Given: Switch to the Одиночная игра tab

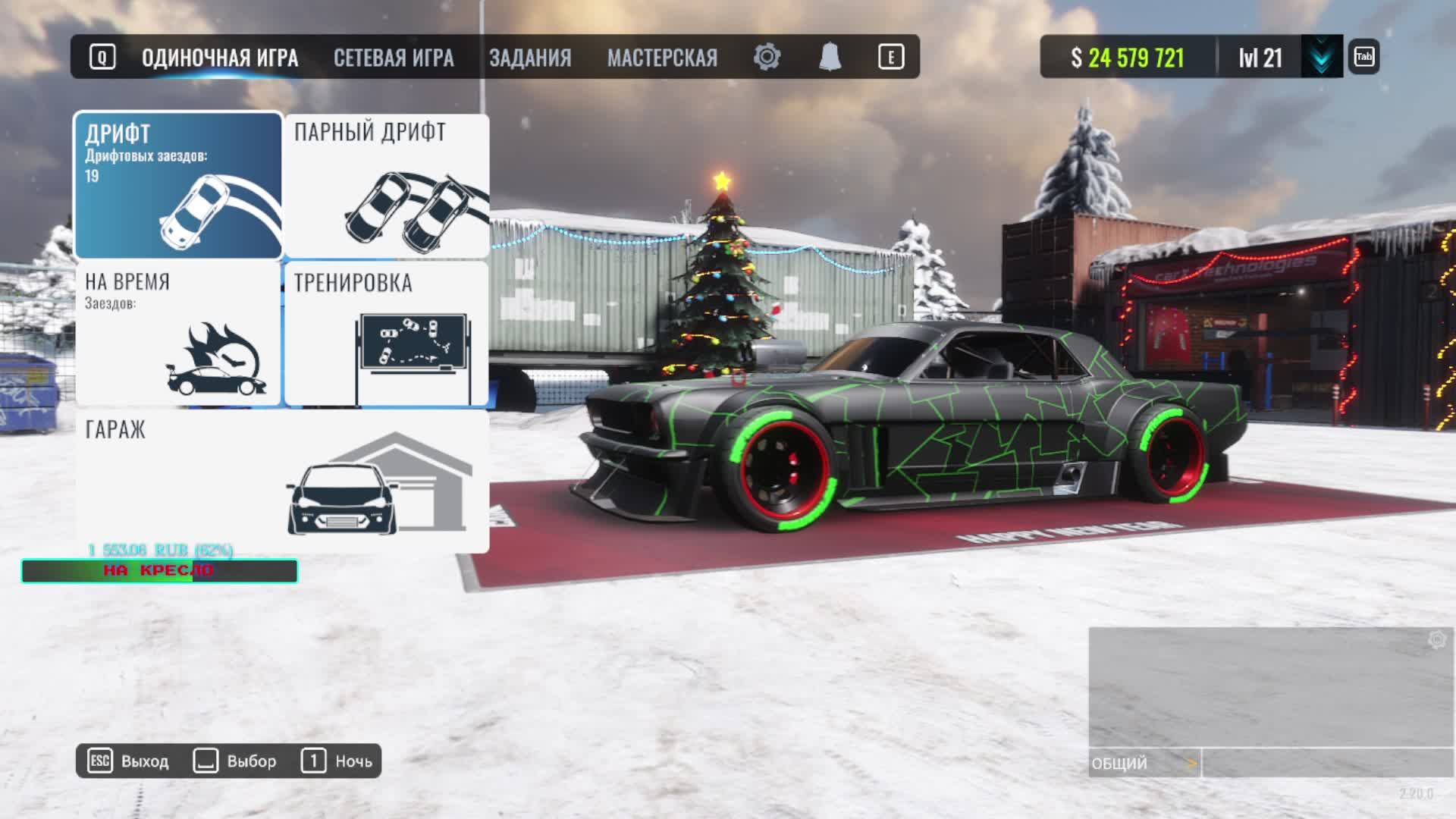Looking at the screenshot, I should (x=219, y=58).
